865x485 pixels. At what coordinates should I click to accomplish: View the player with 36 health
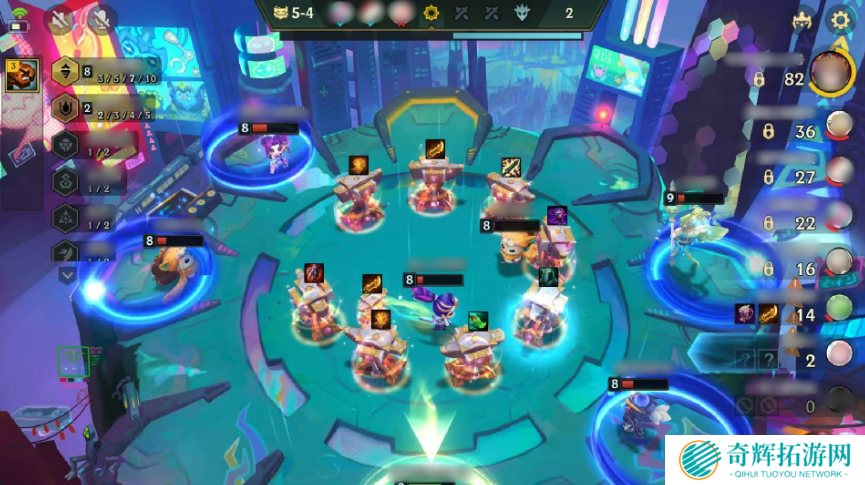pyautogui.click(x=838, y=130)
